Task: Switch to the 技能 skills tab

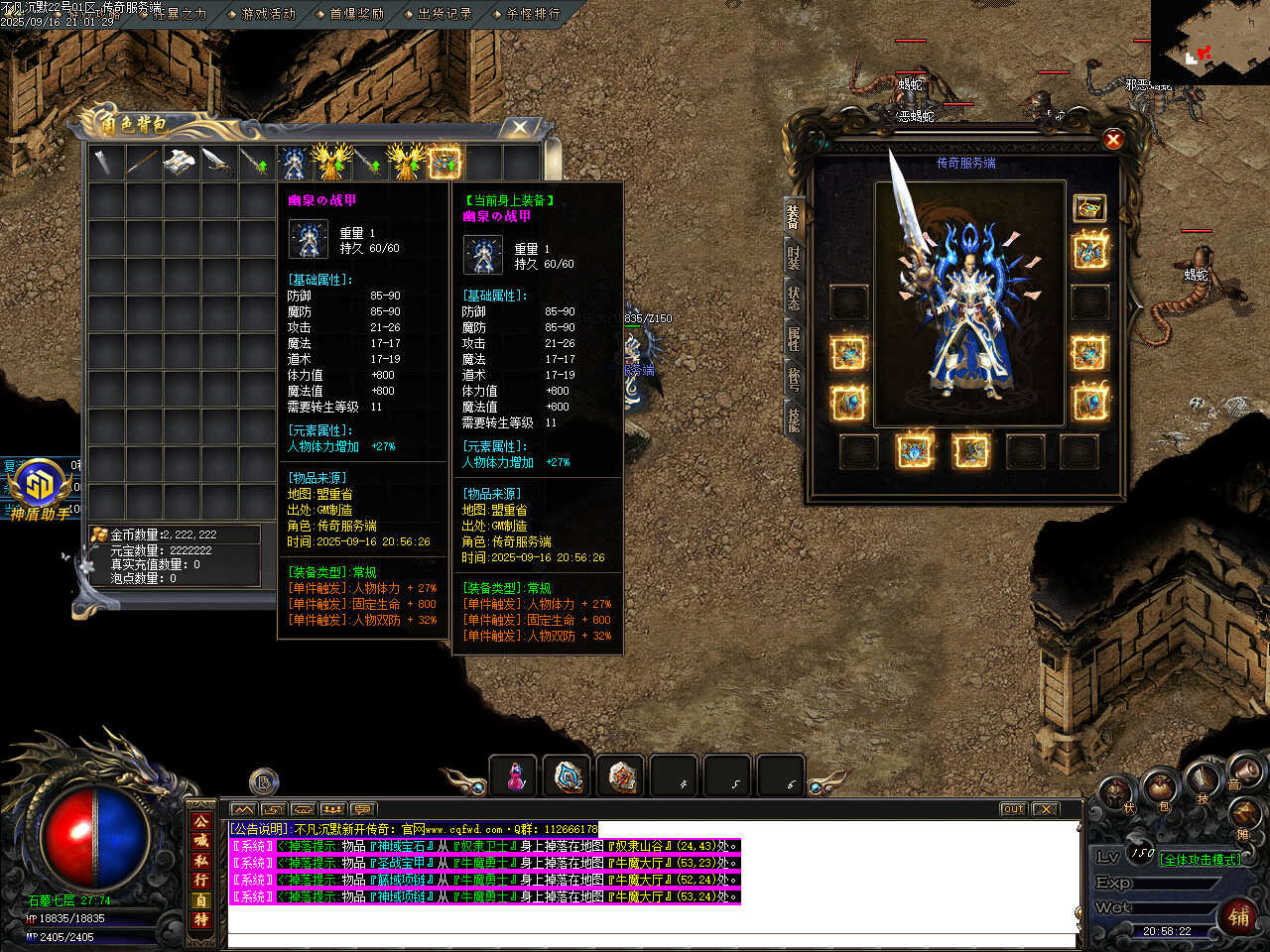Action: 794,419
